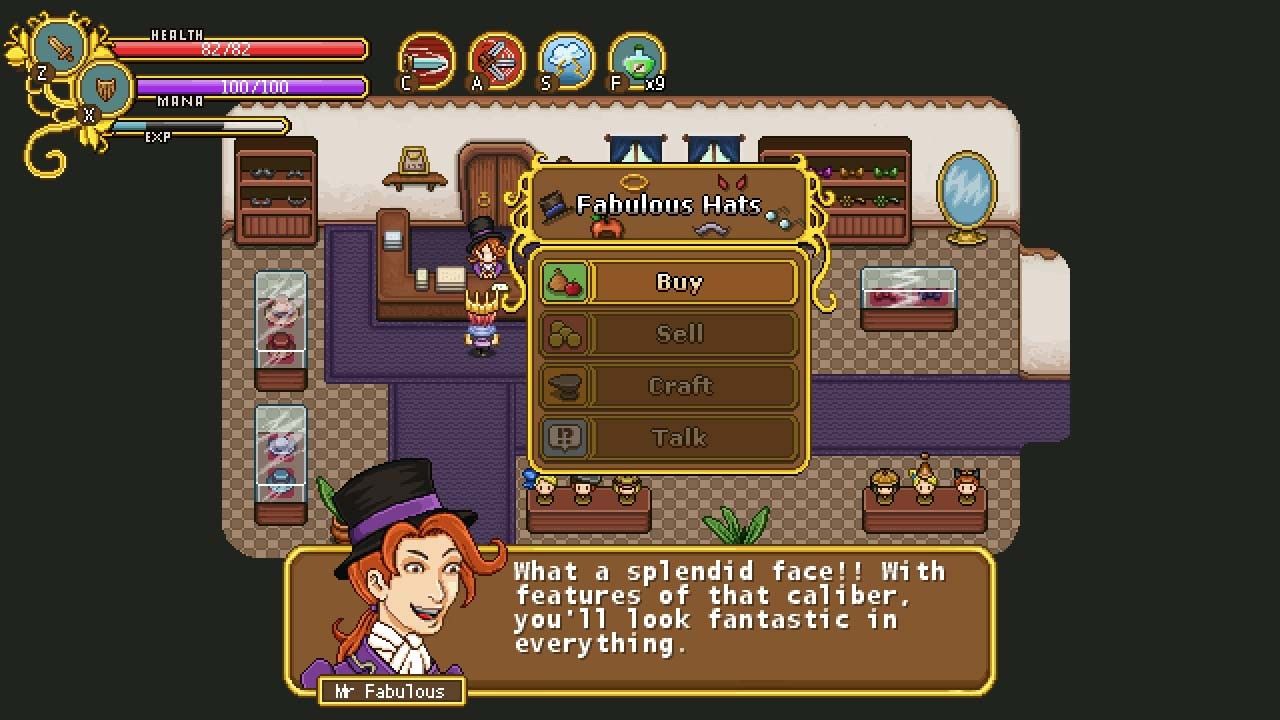Use the green potion quick slot
The width and height of the screenshot is (1280, 720).
click(637, 61)
